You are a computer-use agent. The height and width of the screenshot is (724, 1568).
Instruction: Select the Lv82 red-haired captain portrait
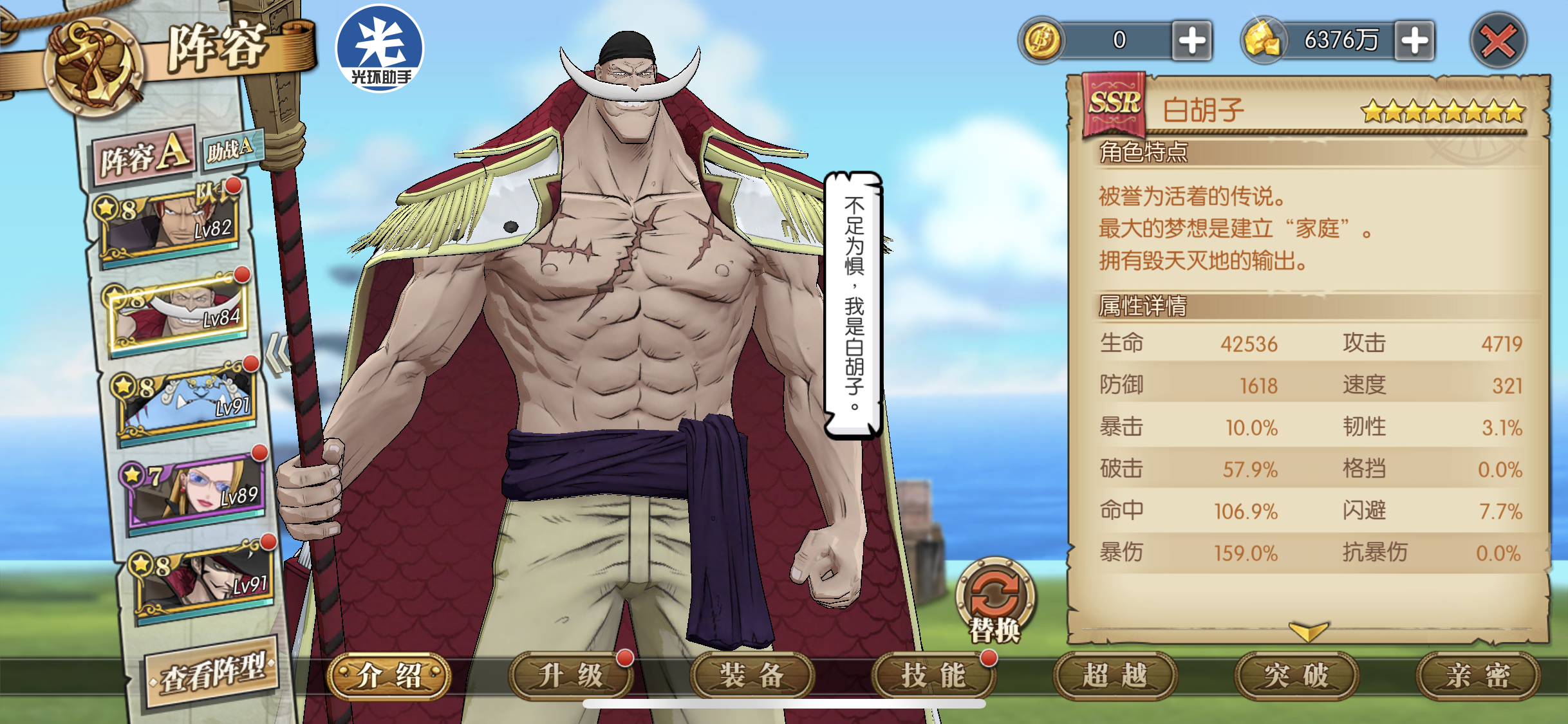point(171,222)
